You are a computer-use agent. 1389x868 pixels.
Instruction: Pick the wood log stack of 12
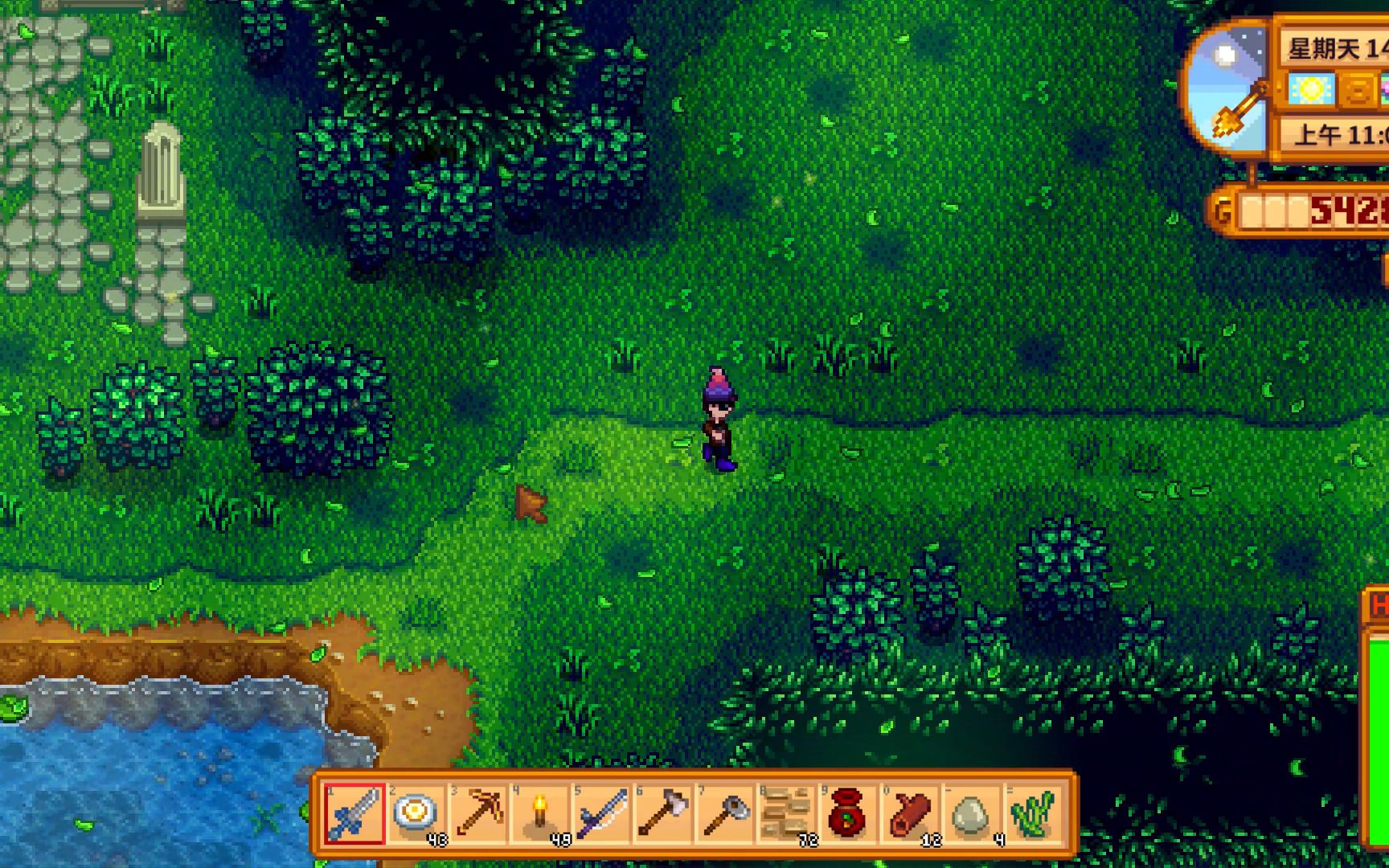tap(909, 813)
